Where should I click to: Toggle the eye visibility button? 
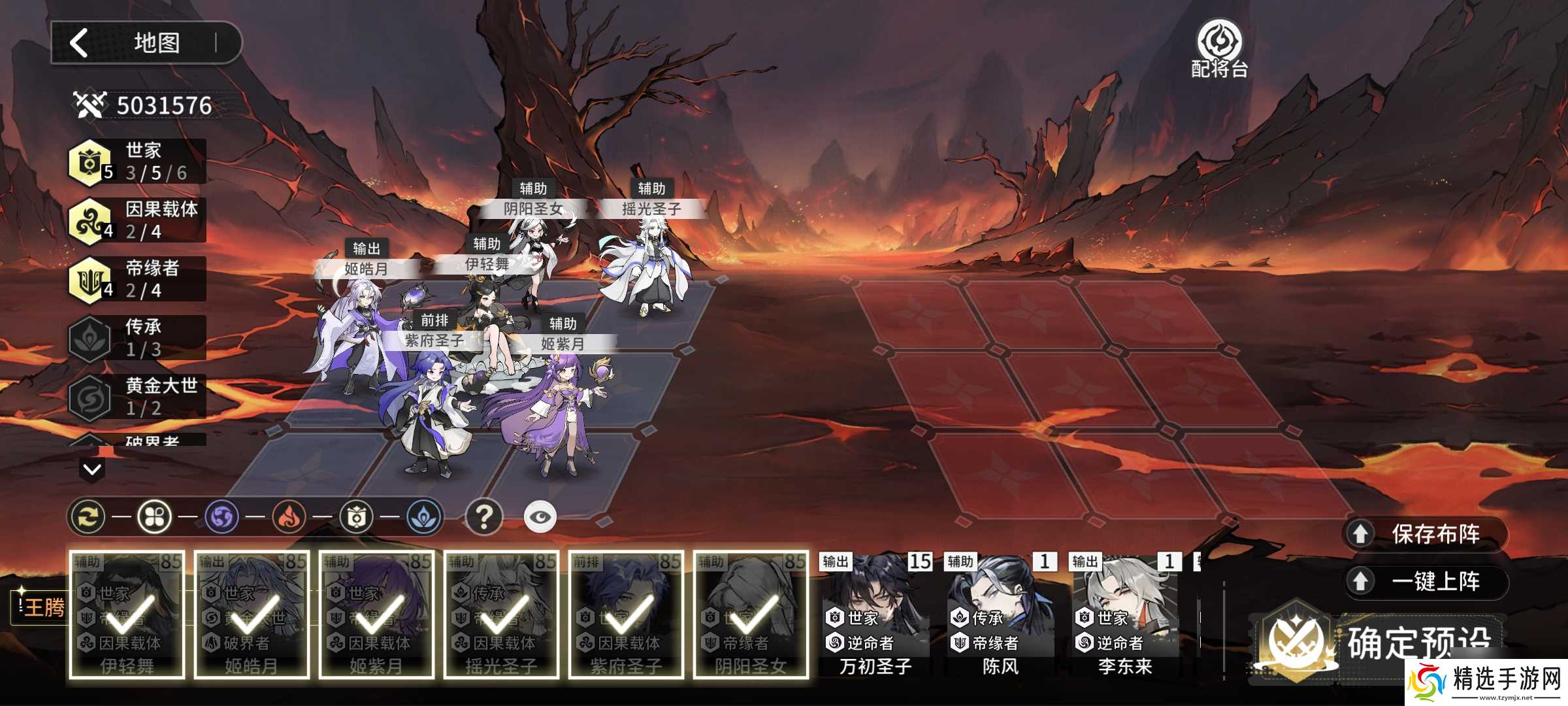coord(540,517)
